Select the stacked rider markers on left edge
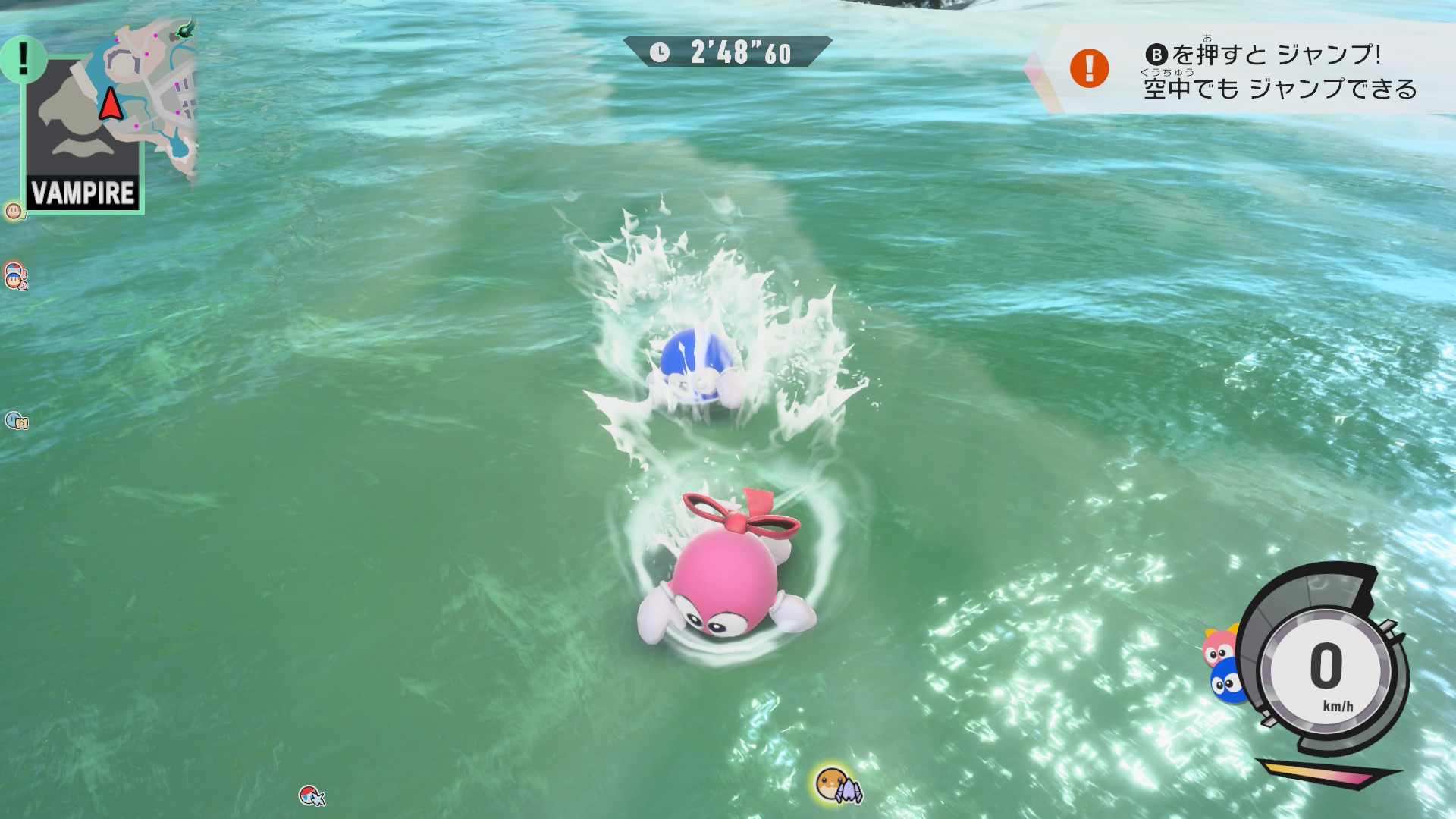Screen dimensions: 1456x819 coord(15,275)
